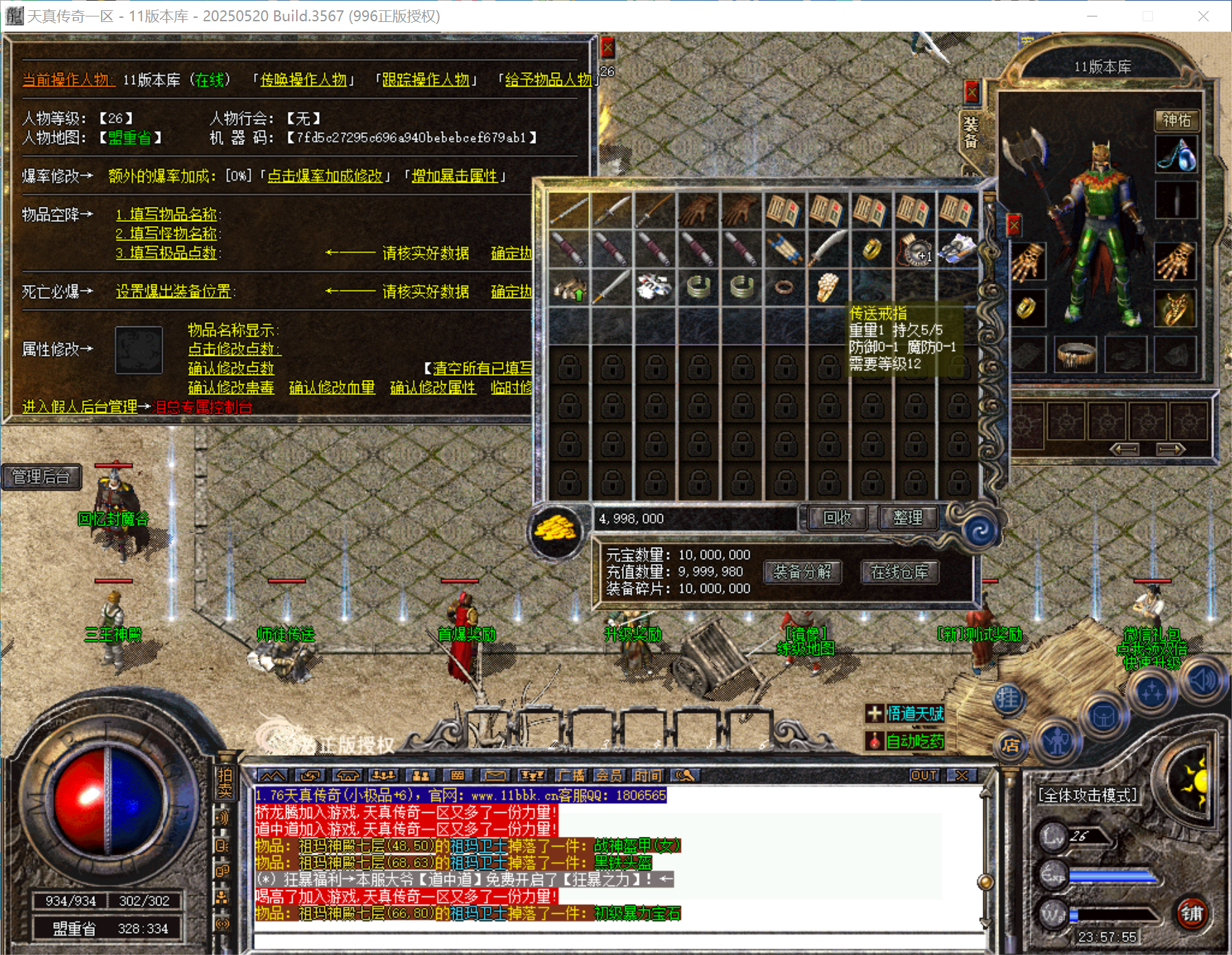
Task: Close the game window
Action: (1203, 16)
